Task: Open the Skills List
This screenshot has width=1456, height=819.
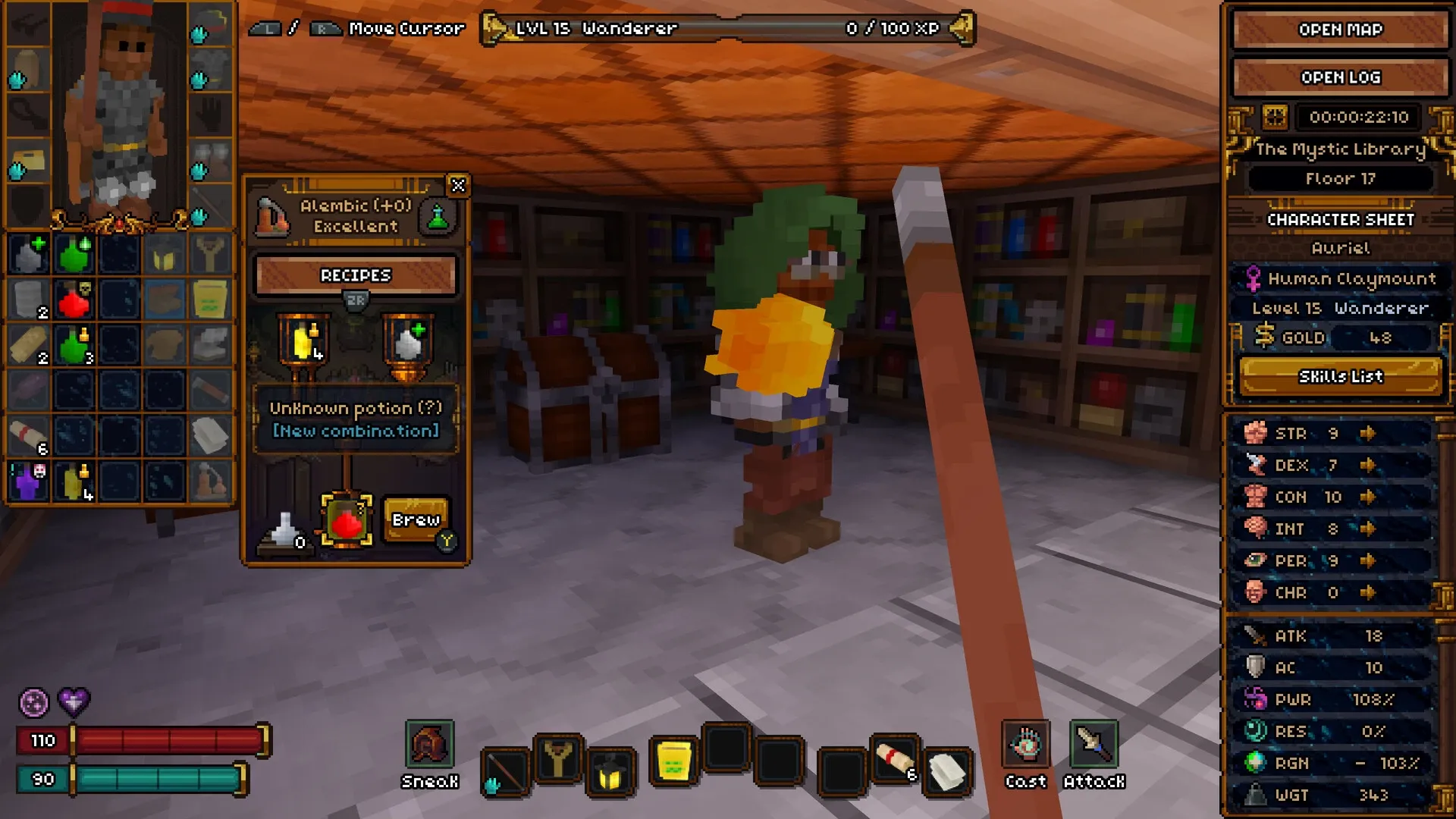Action: (1340, 377)
